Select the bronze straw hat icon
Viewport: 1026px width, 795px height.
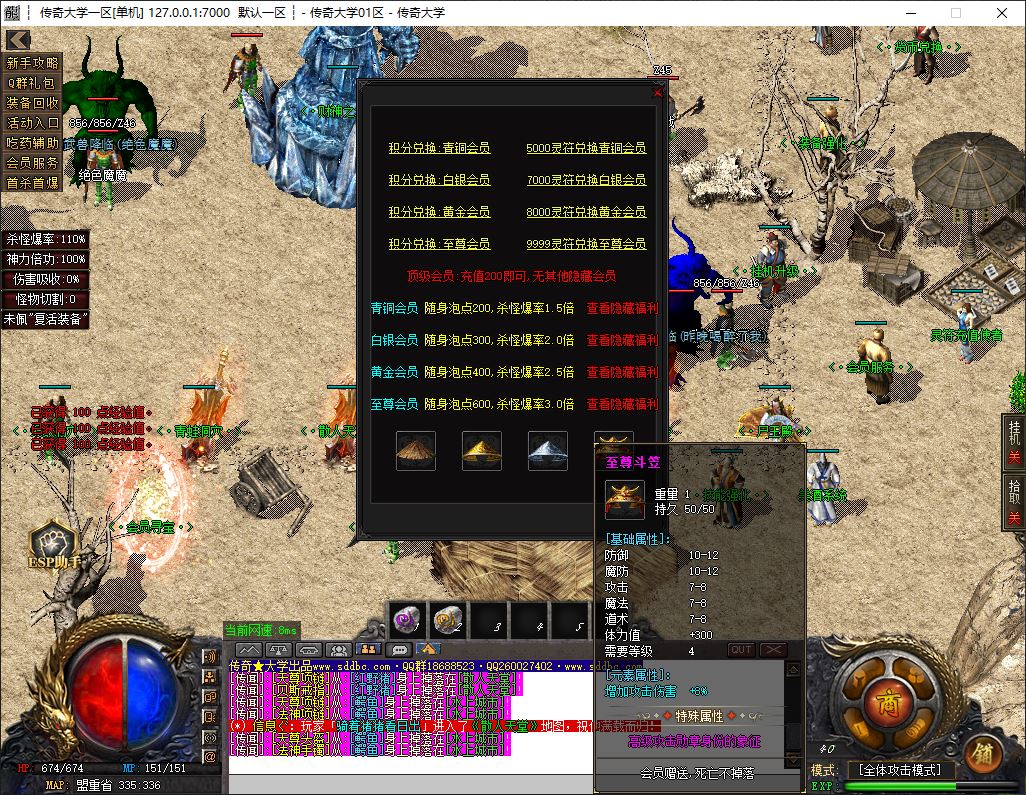click(x=415, y=451)
